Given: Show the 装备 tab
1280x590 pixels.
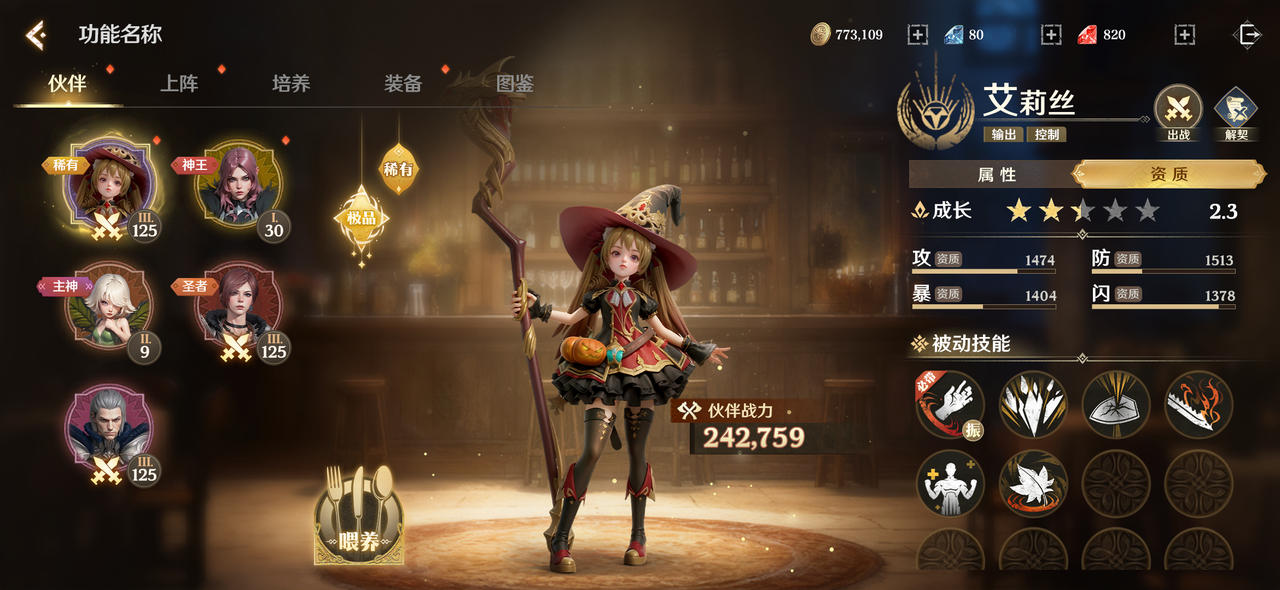Looking at the screenshot, I should [x=403, y=84].
